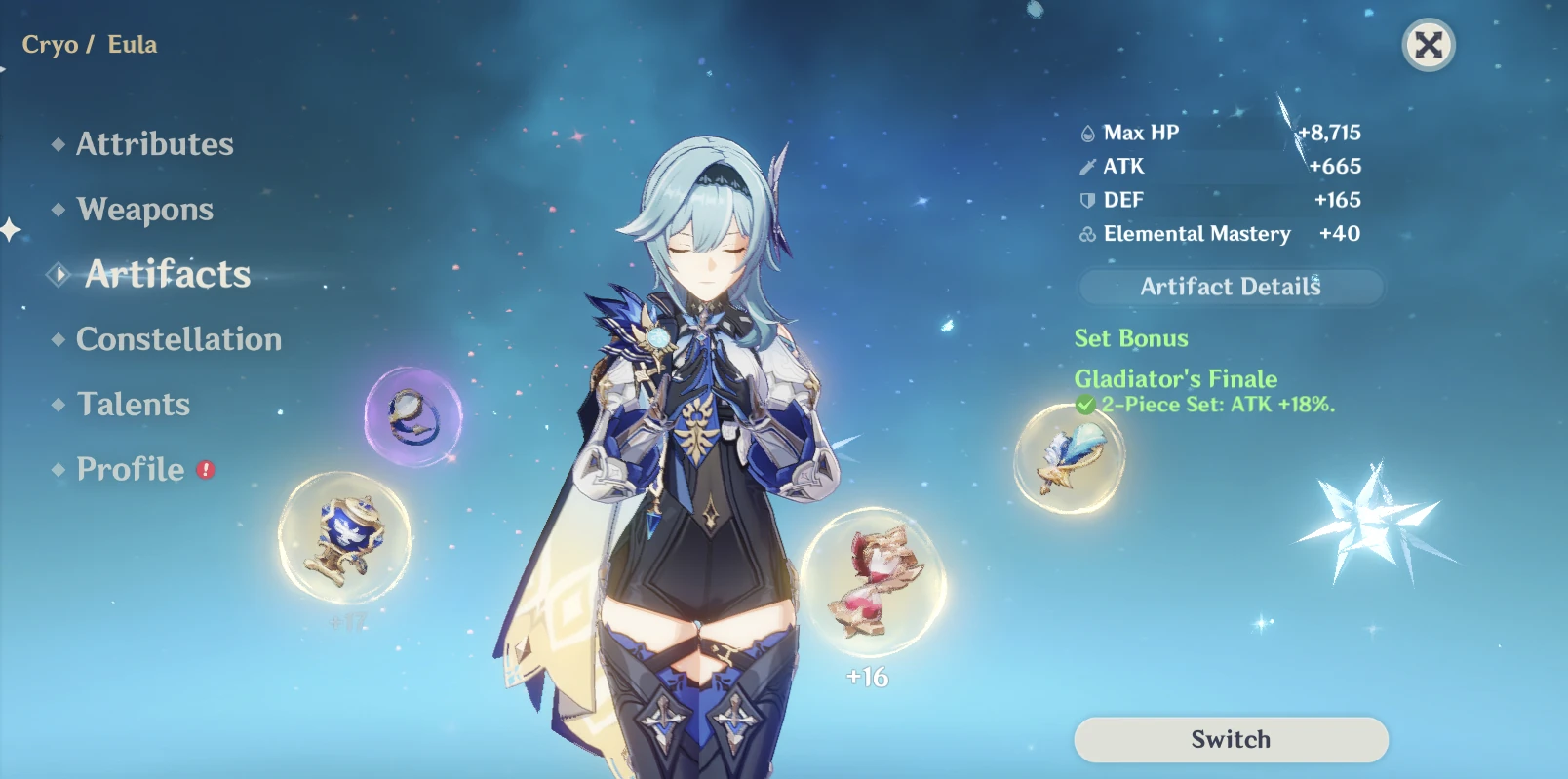Click the green checkmark beside 2-Piece Set bonus

1086,403
